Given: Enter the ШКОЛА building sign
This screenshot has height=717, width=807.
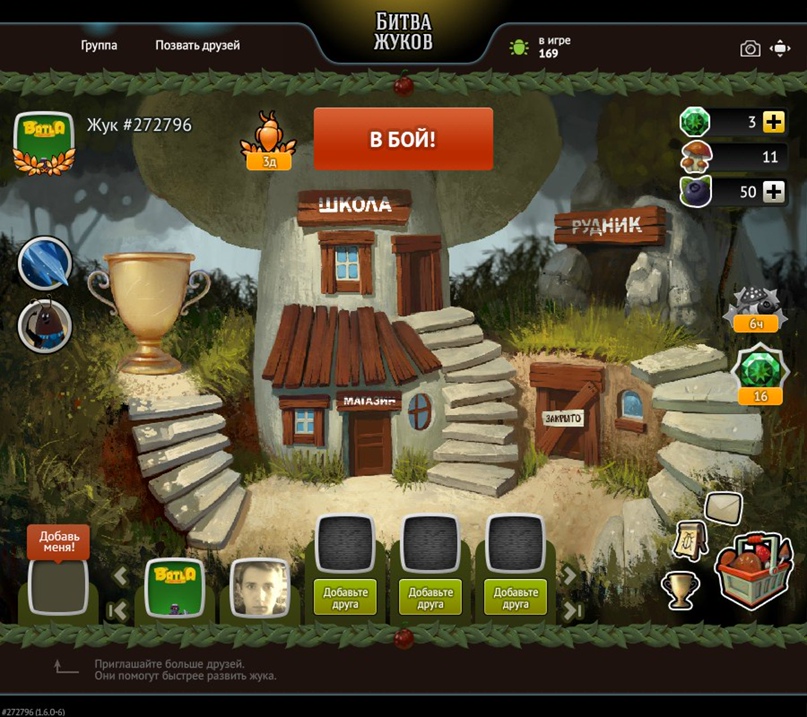Looking at the screenshot, I should [x=355, y=207].
